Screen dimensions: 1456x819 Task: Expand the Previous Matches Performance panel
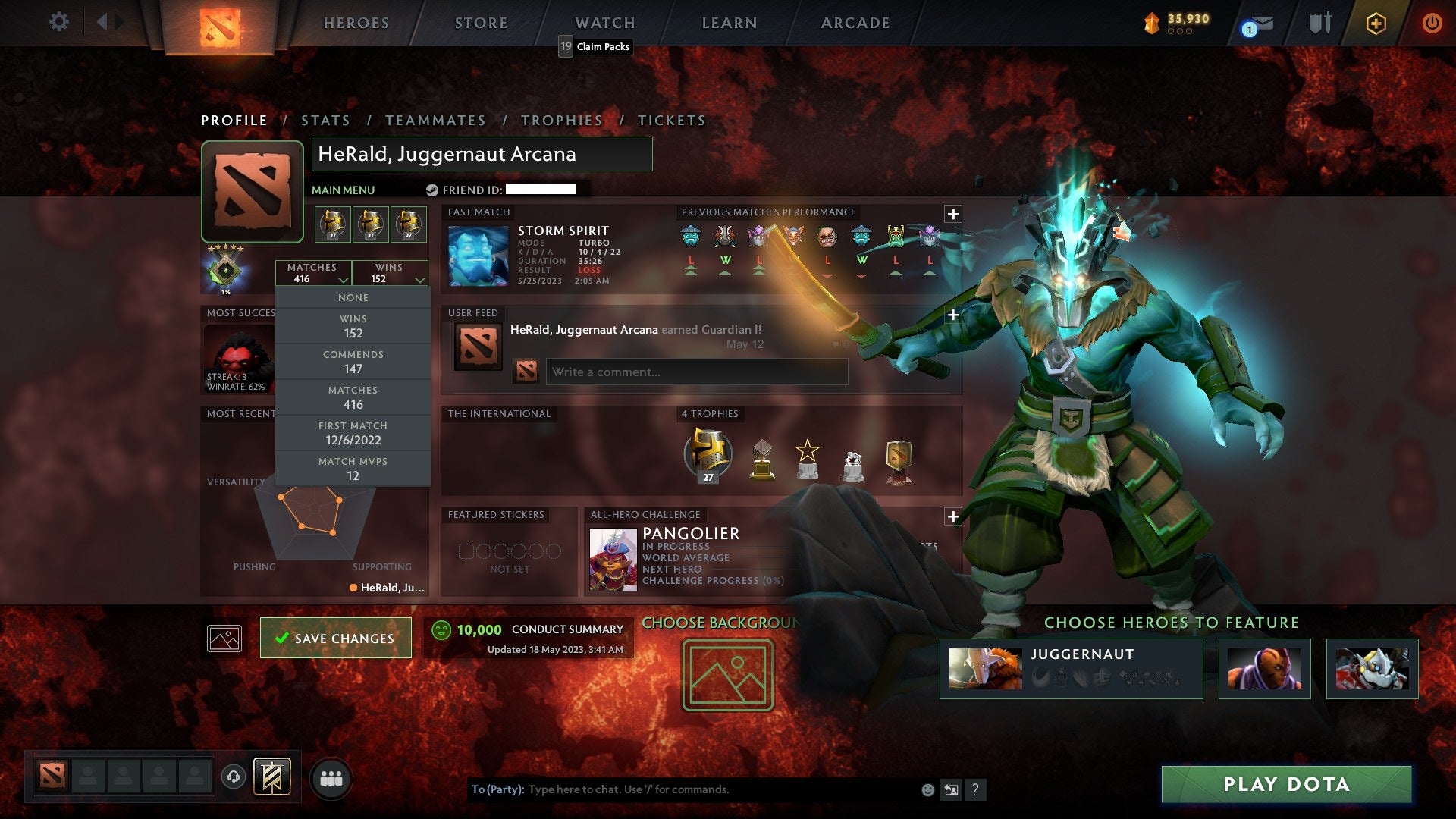pyautogui.click(x=953, y=213)
